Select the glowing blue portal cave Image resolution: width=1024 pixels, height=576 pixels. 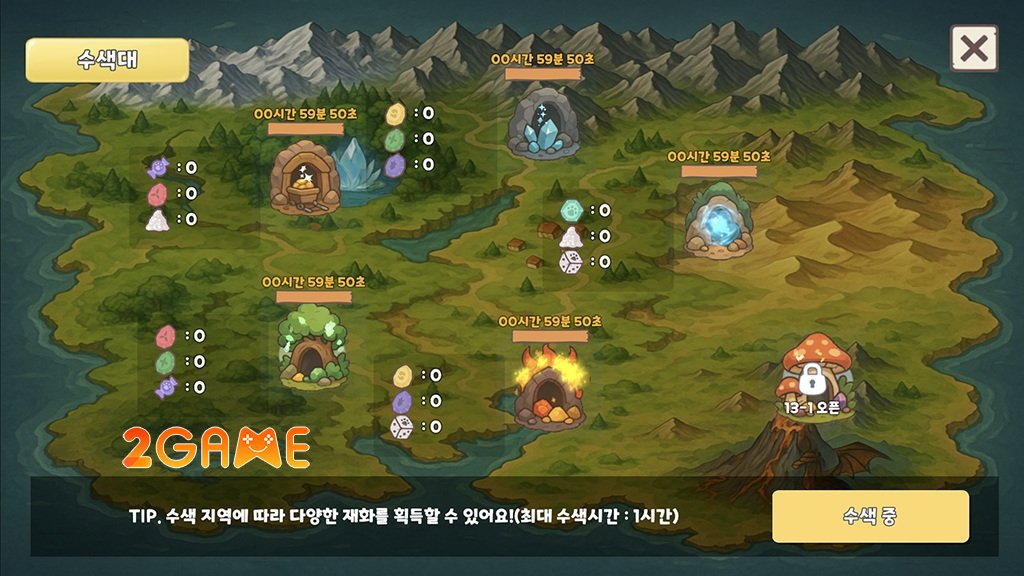(x=718, y=218)
